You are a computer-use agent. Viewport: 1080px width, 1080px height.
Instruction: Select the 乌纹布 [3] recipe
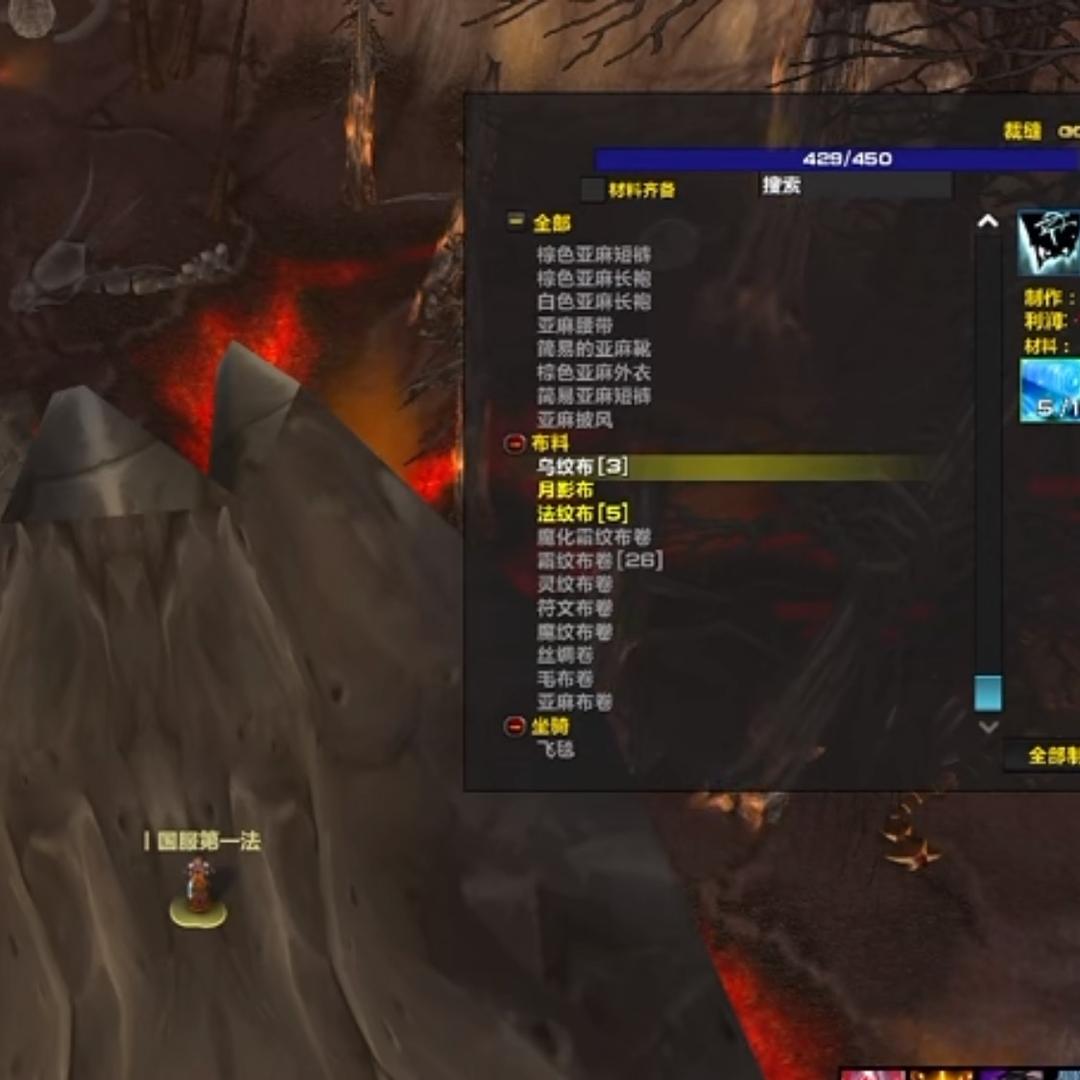[x=582, y=467]
